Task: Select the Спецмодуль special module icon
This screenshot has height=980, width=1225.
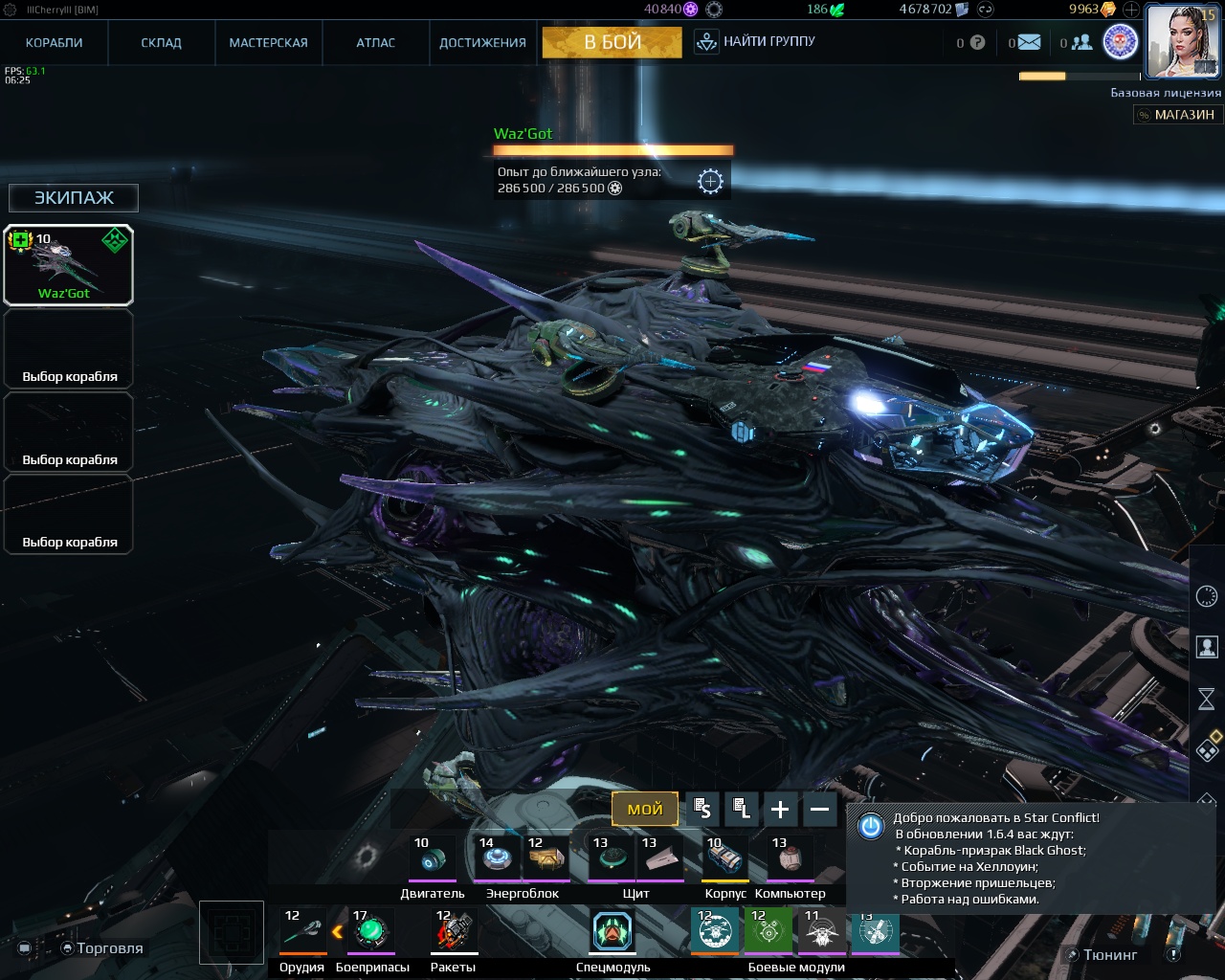Action: click(x=612, y=932)
